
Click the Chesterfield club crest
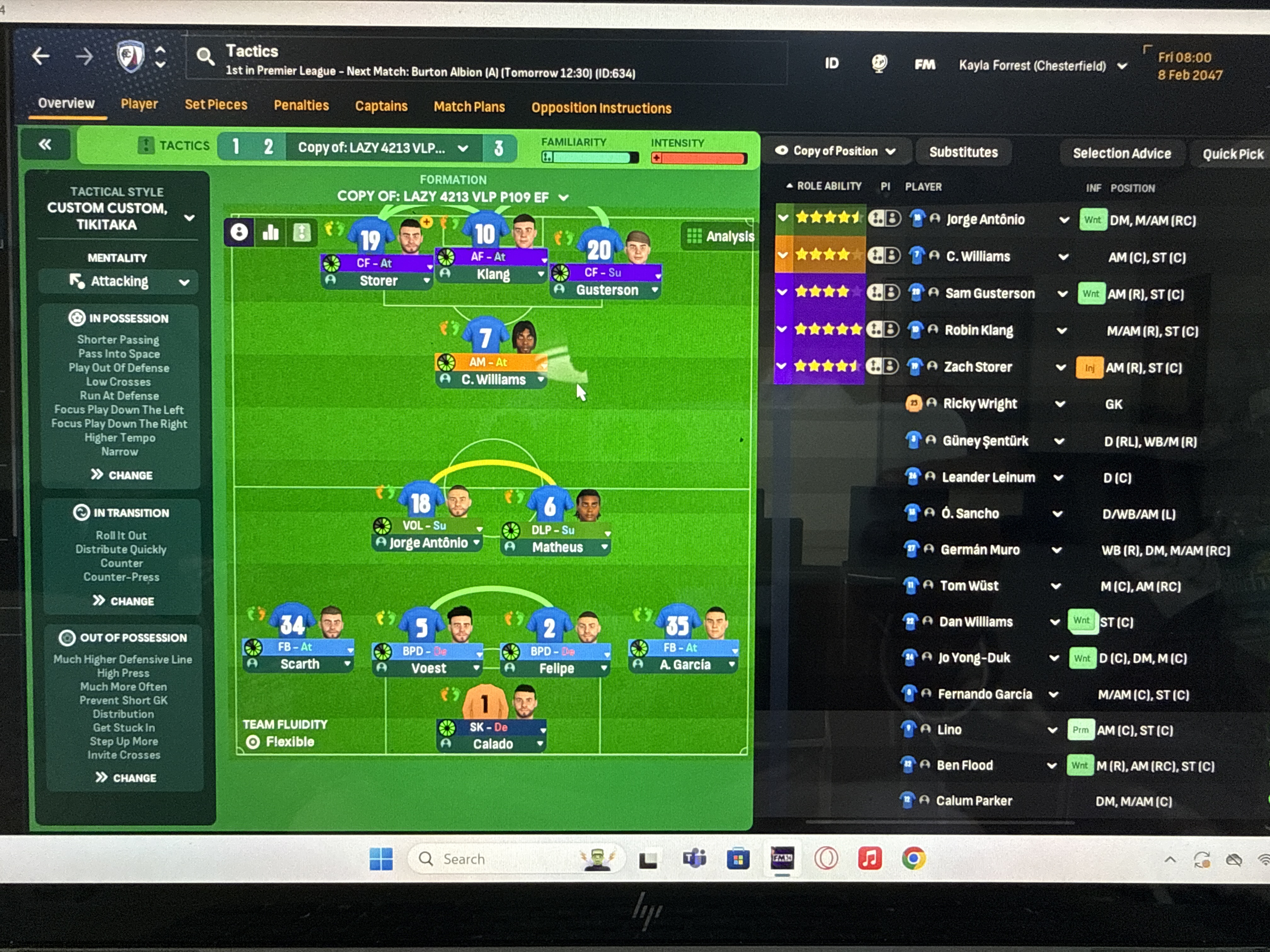(x=130, y=56)
